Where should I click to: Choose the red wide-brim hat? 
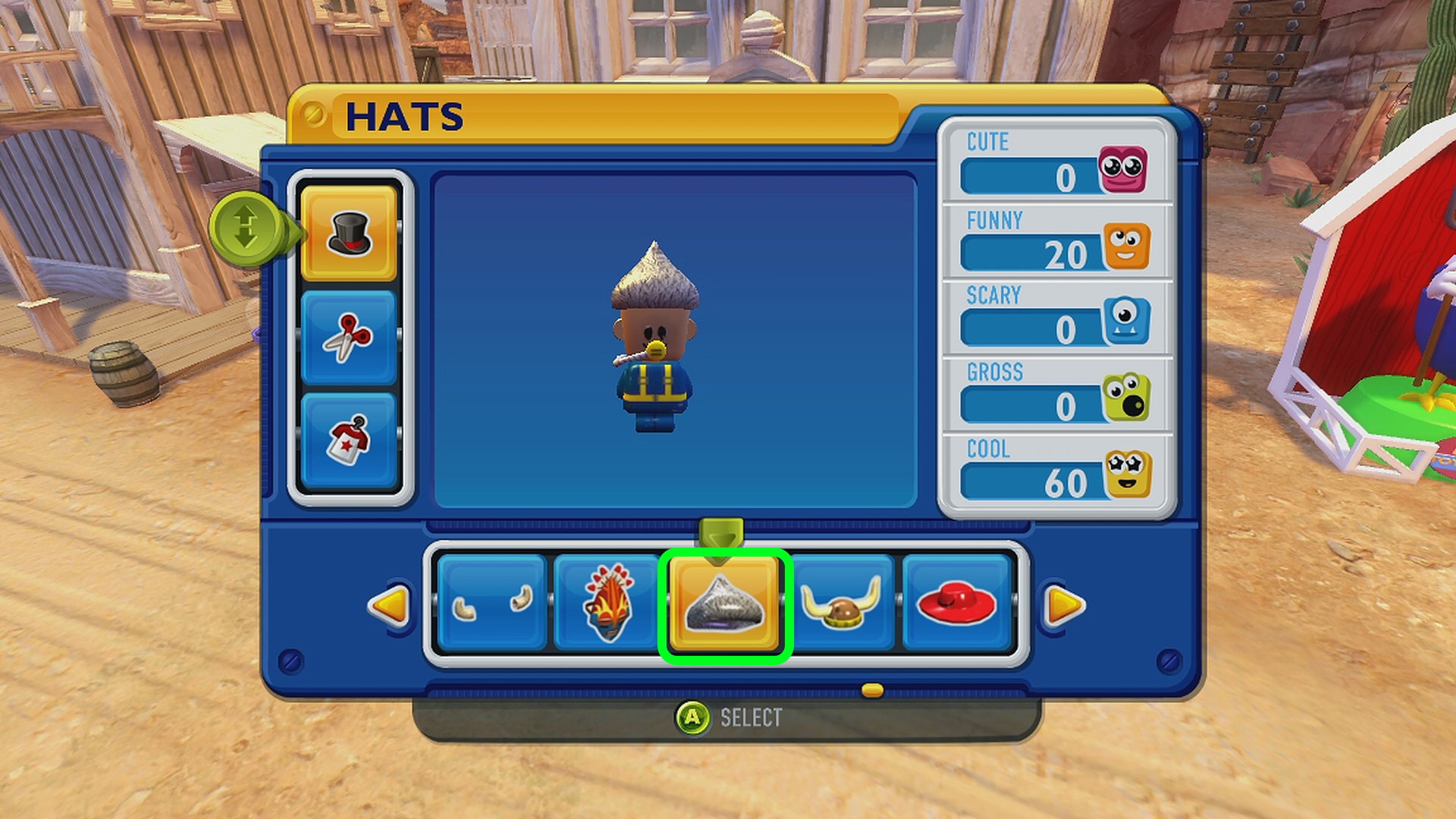click(x=956, y=604)
